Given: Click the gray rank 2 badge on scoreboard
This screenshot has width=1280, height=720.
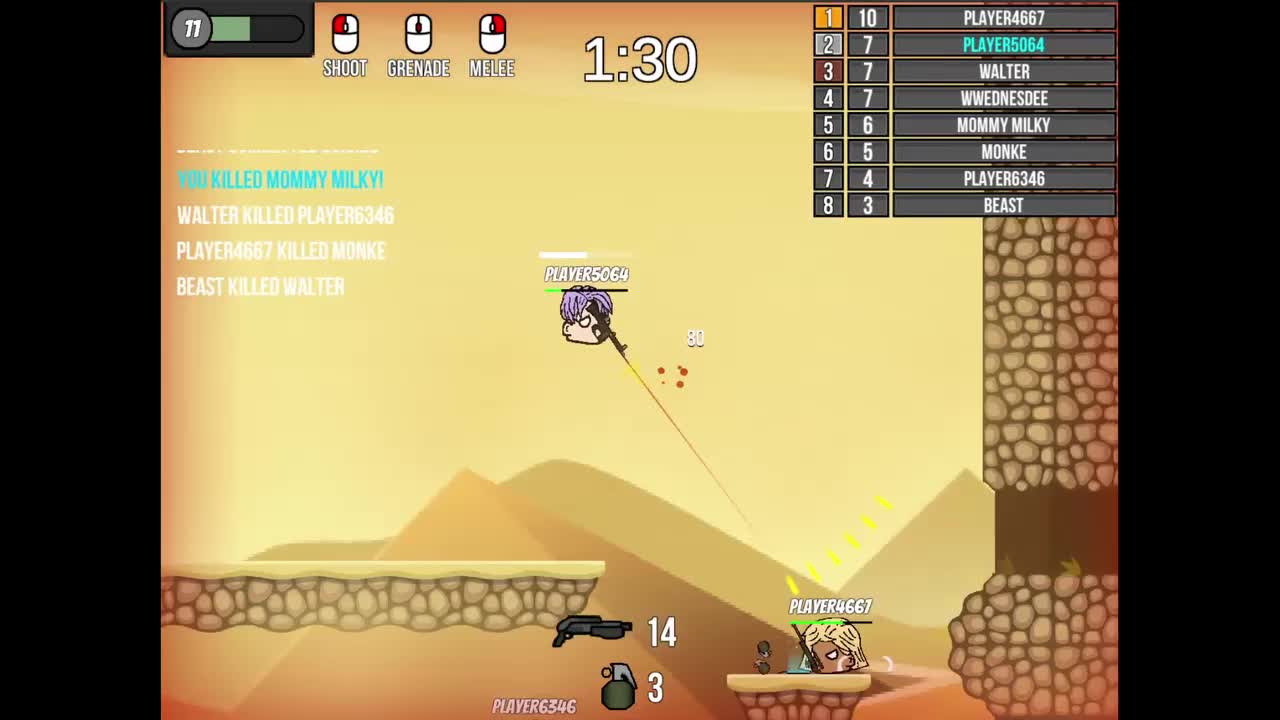Looking at the screenshot, I should (828, 44).
